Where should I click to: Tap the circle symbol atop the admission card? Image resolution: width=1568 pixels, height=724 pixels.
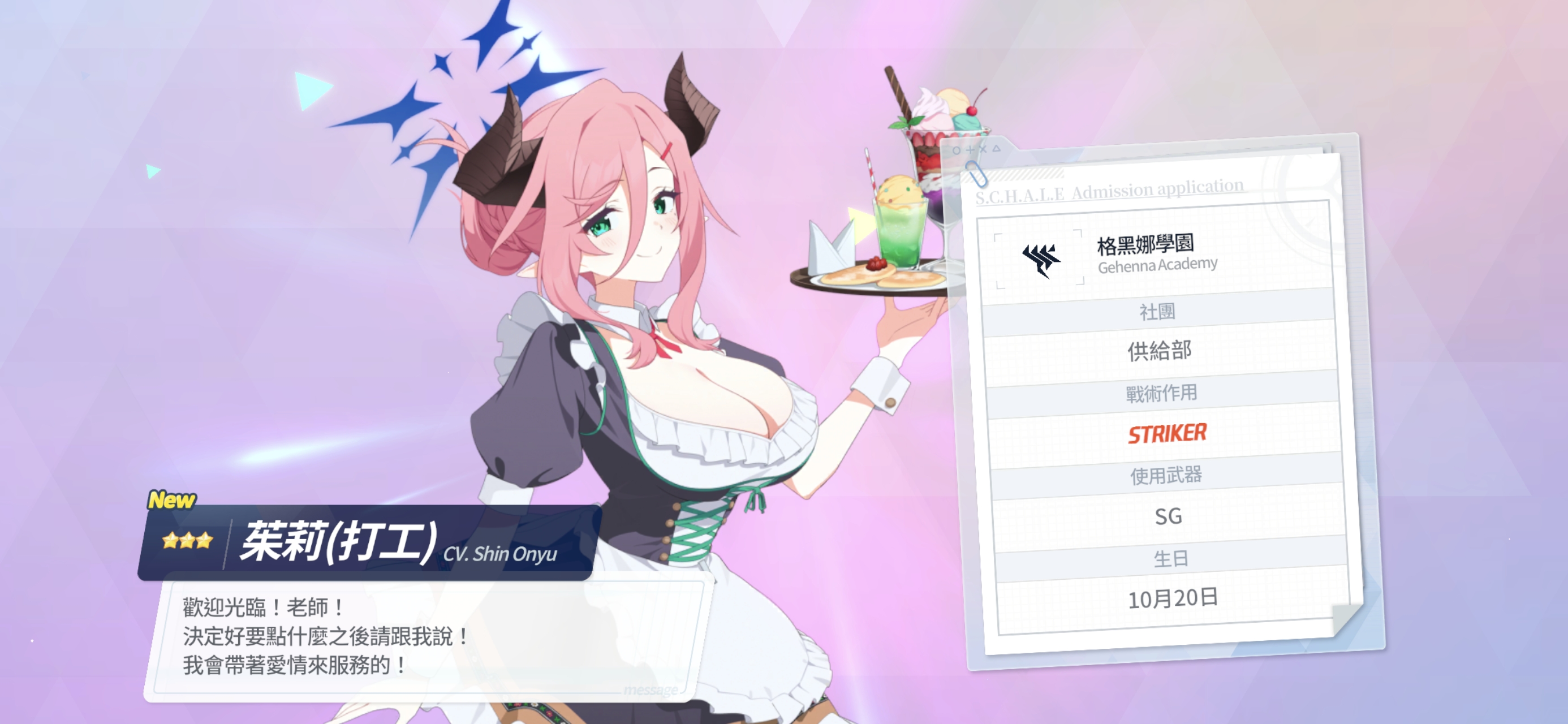point(957,151)
